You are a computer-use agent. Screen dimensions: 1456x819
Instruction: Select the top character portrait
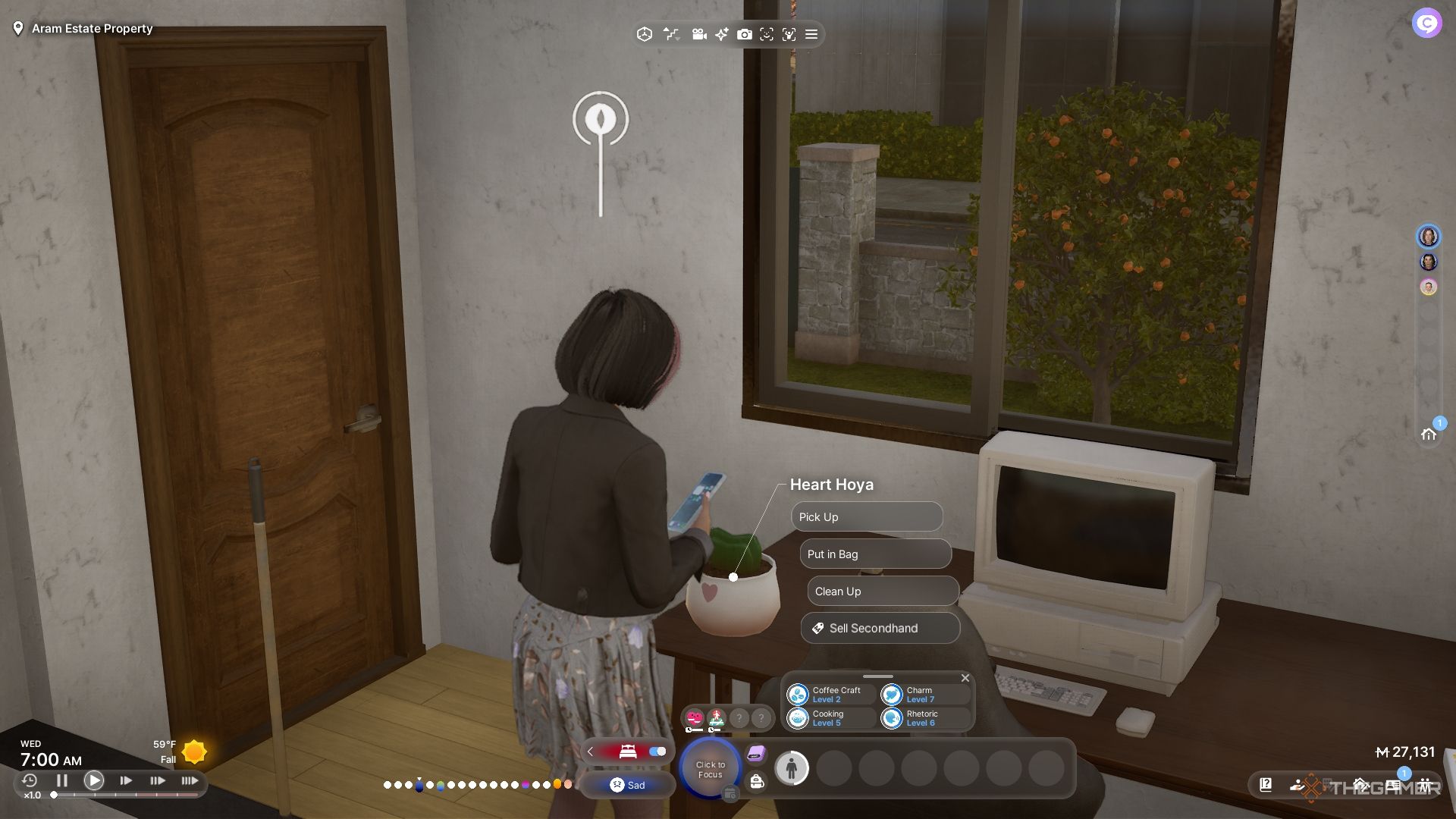tap(1428, 237)
